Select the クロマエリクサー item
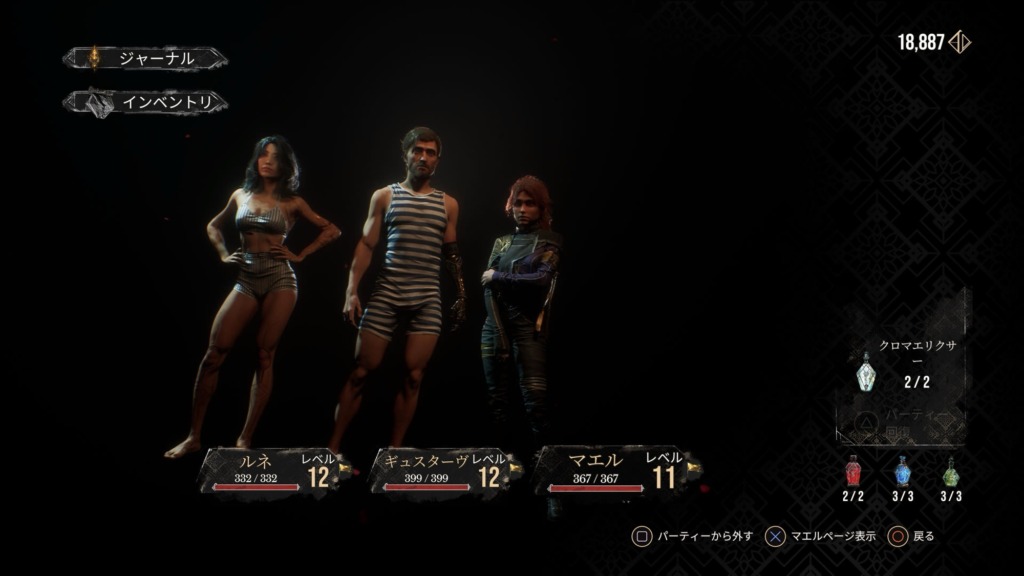This screenshot has width=1024, height=576. (866, 374)
